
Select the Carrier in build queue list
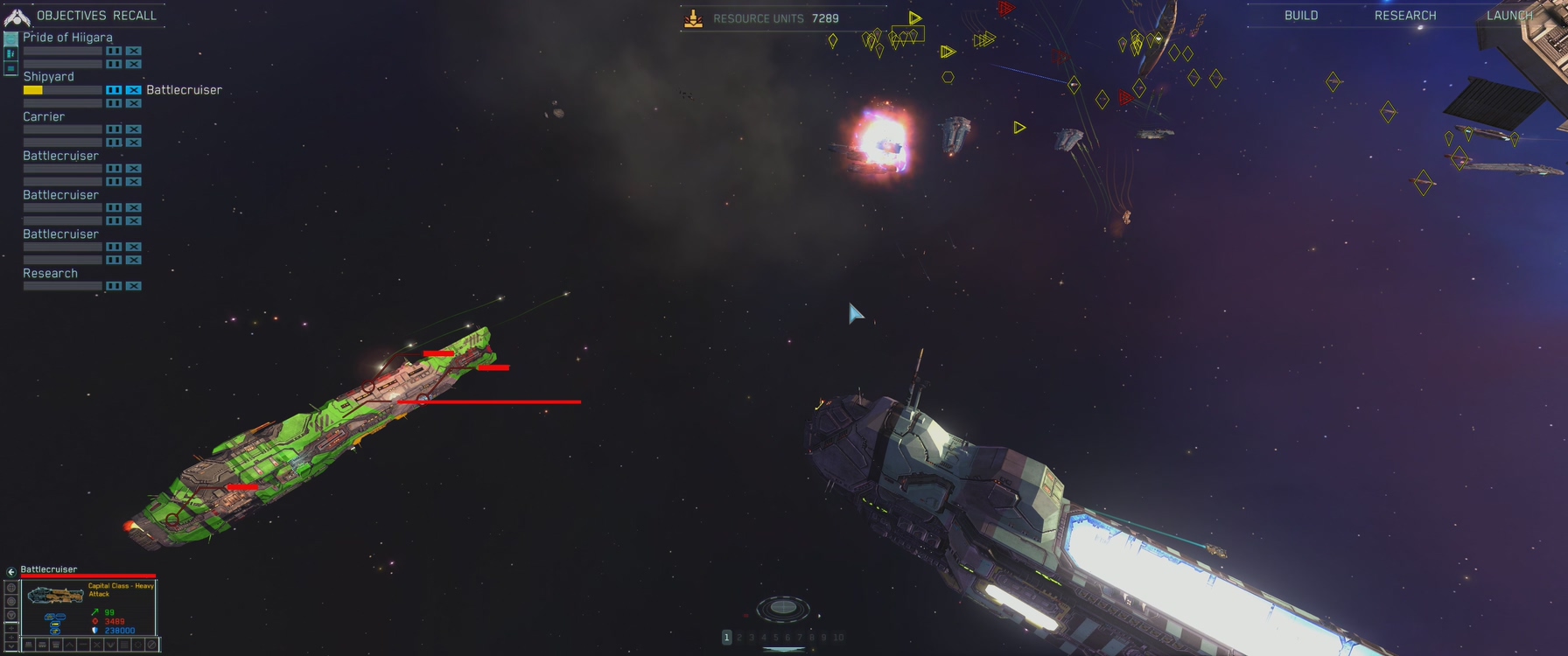pyautogui.click(x=44, y=116)
